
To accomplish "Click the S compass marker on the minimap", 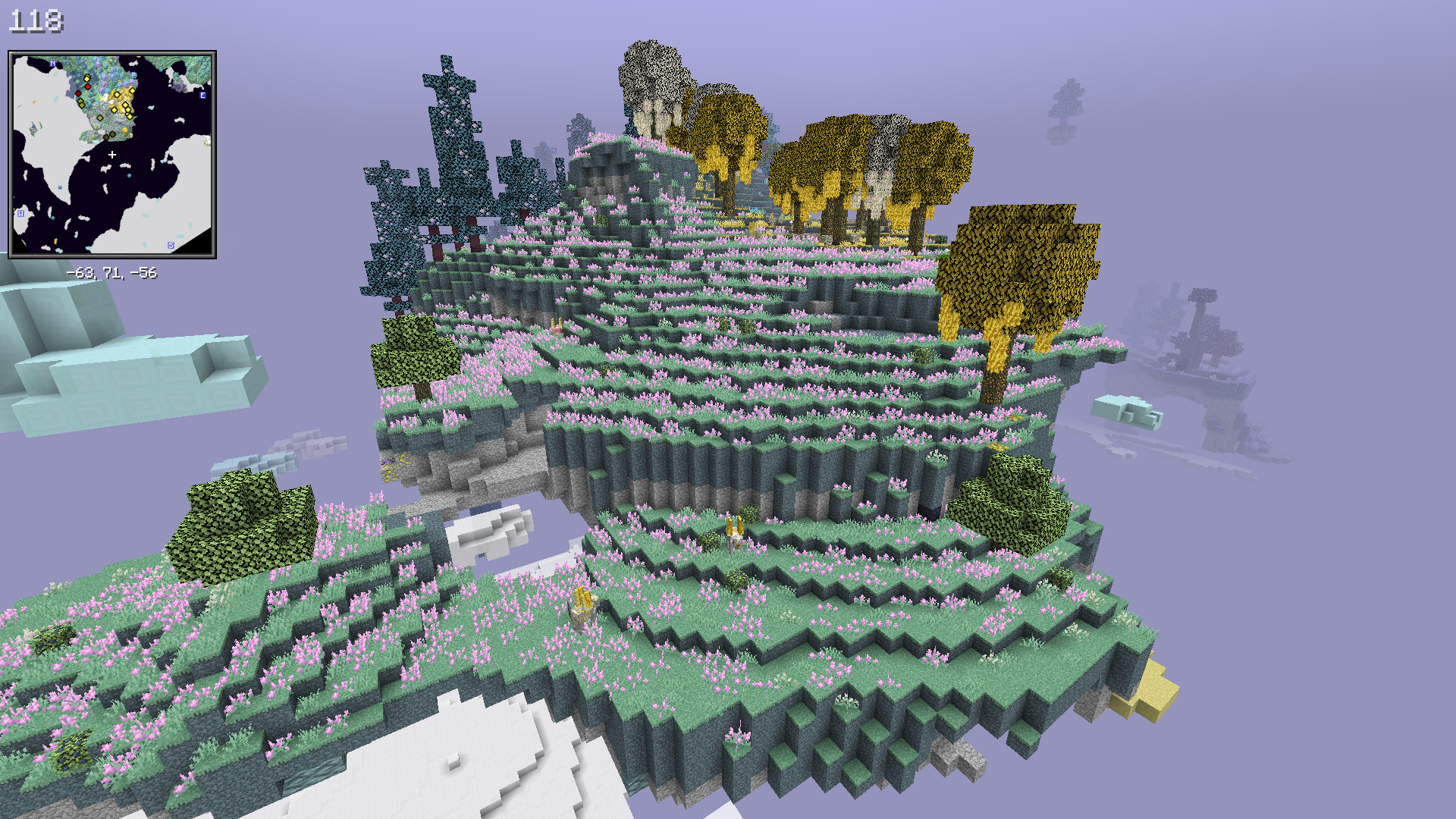I will click(171, 246).
